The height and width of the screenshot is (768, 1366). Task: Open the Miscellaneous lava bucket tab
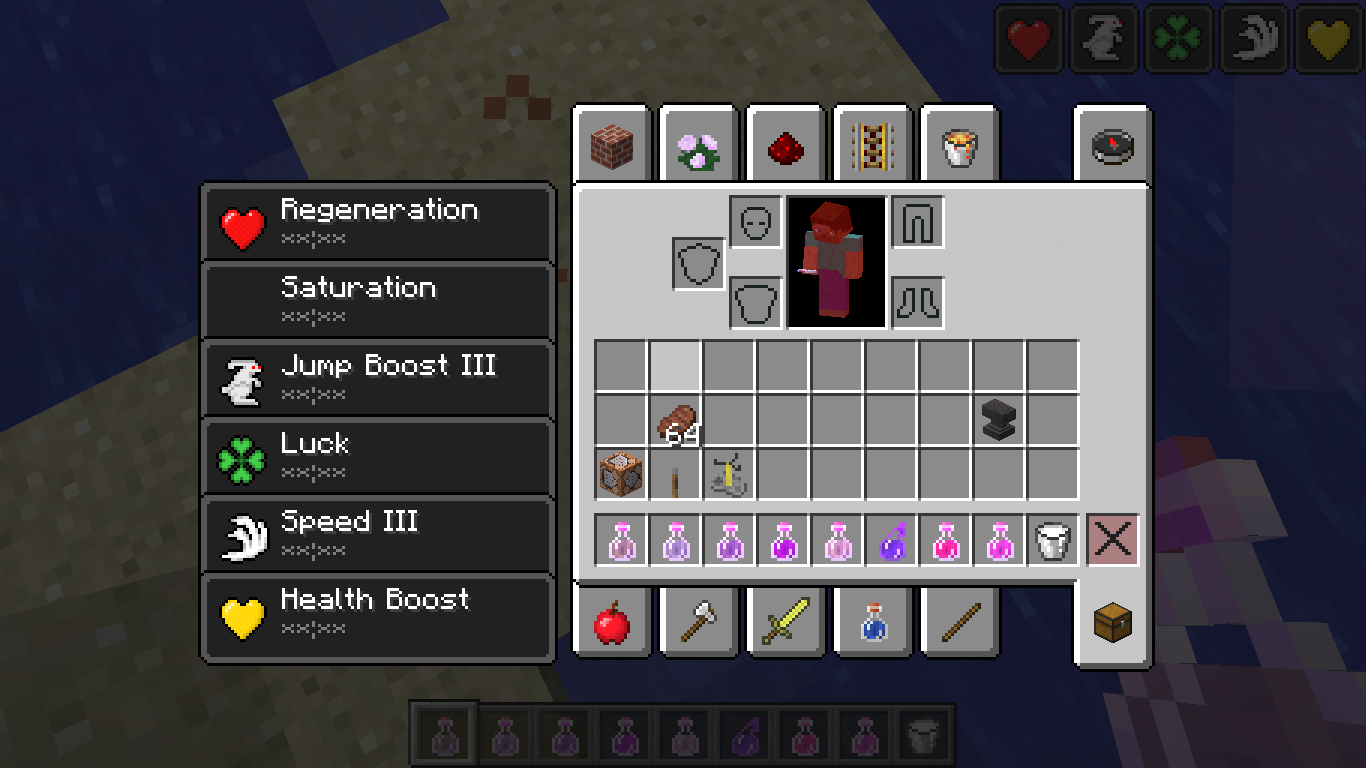(958, 148)
